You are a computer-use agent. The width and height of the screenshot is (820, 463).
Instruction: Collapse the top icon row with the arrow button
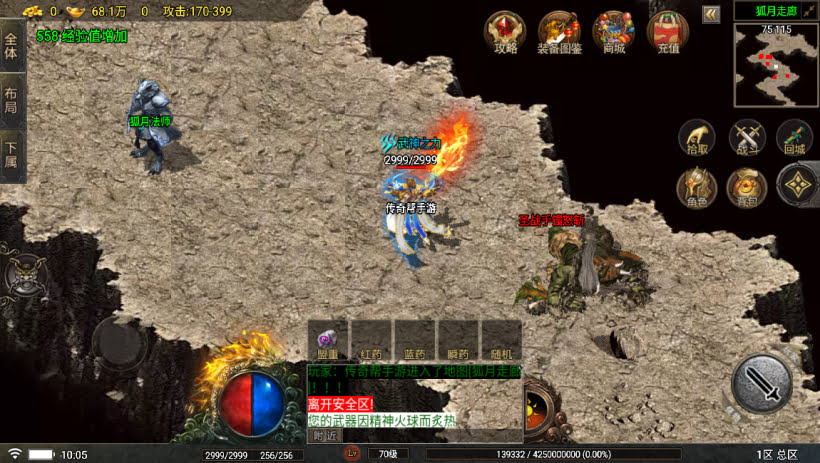pos(711,14)
